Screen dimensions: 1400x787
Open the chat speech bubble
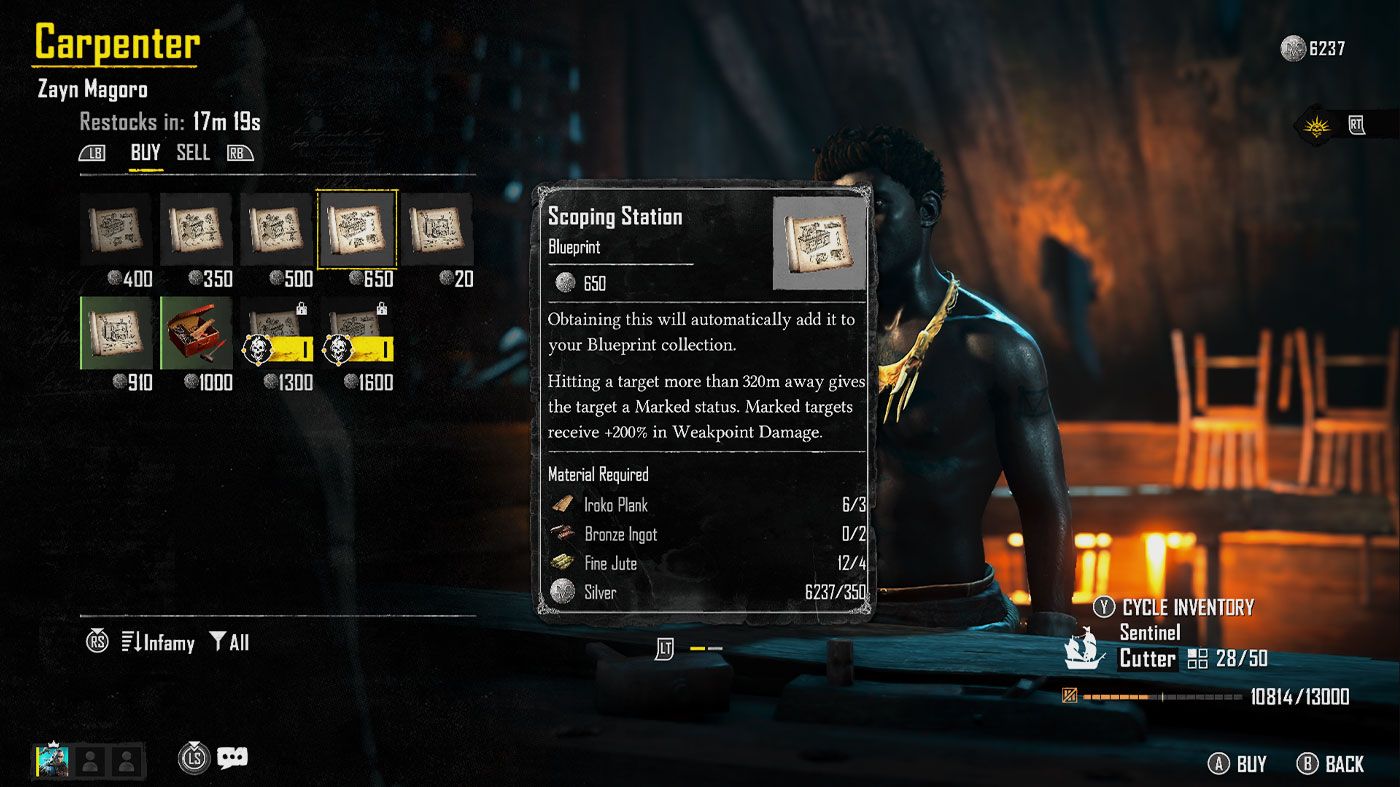point(232,758)
